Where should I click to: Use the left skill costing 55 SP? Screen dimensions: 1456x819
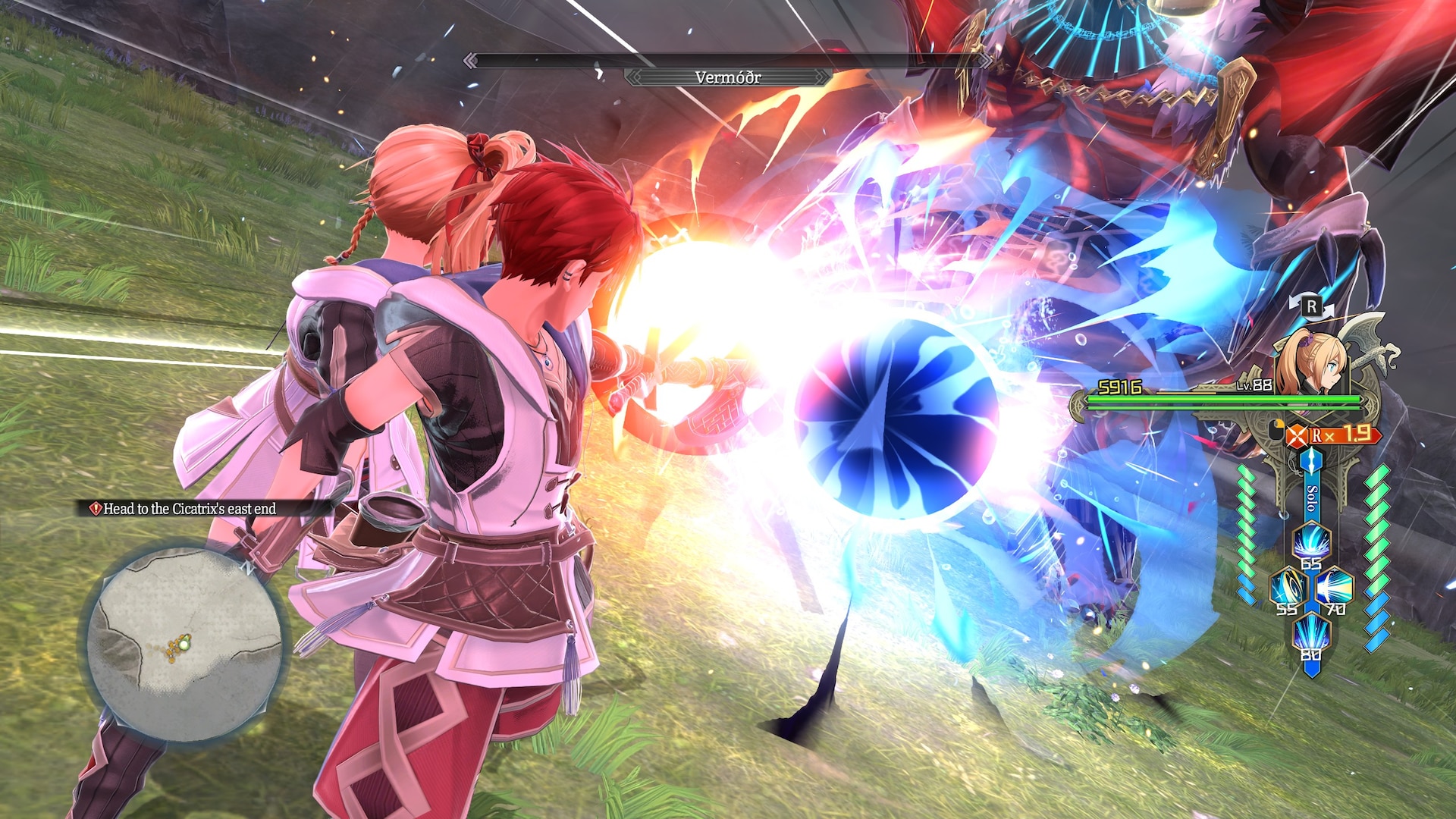click(x=1288, y=588)
